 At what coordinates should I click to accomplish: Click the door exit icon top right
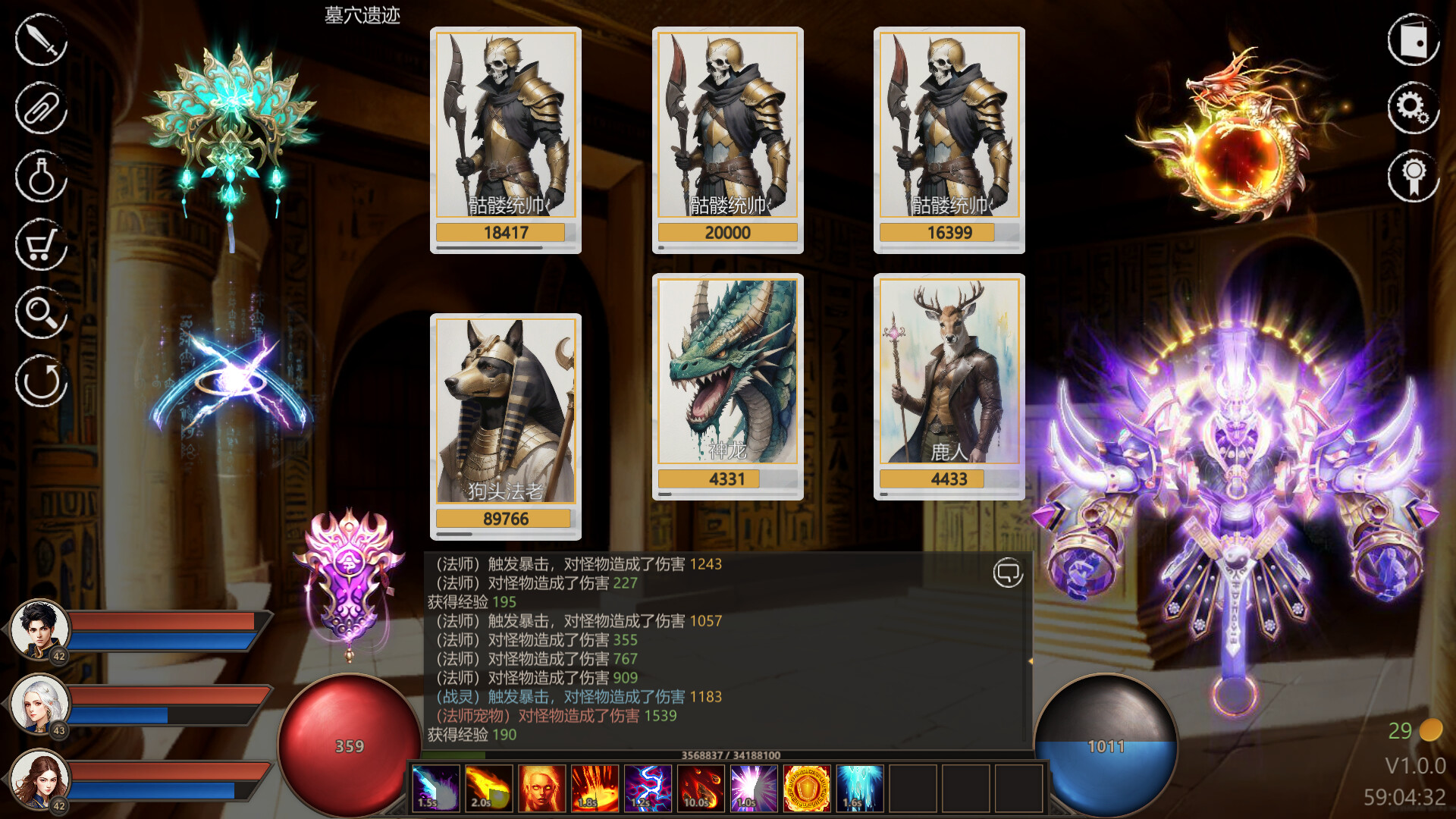point(1412,39)
